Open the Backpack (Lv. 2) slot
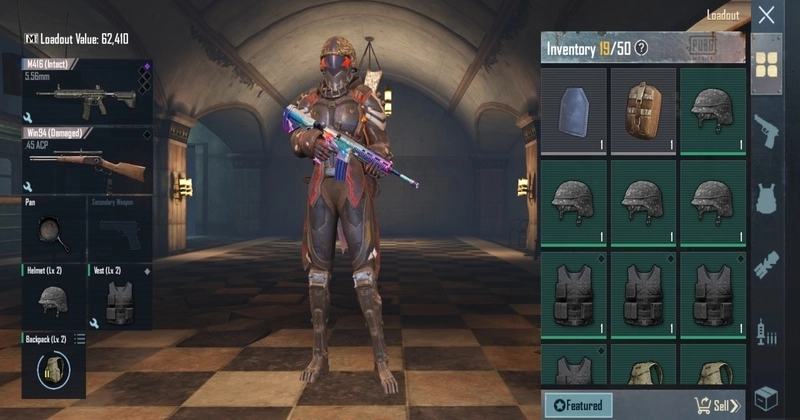This screenshot has width=800, height=420. click(53, 367)
